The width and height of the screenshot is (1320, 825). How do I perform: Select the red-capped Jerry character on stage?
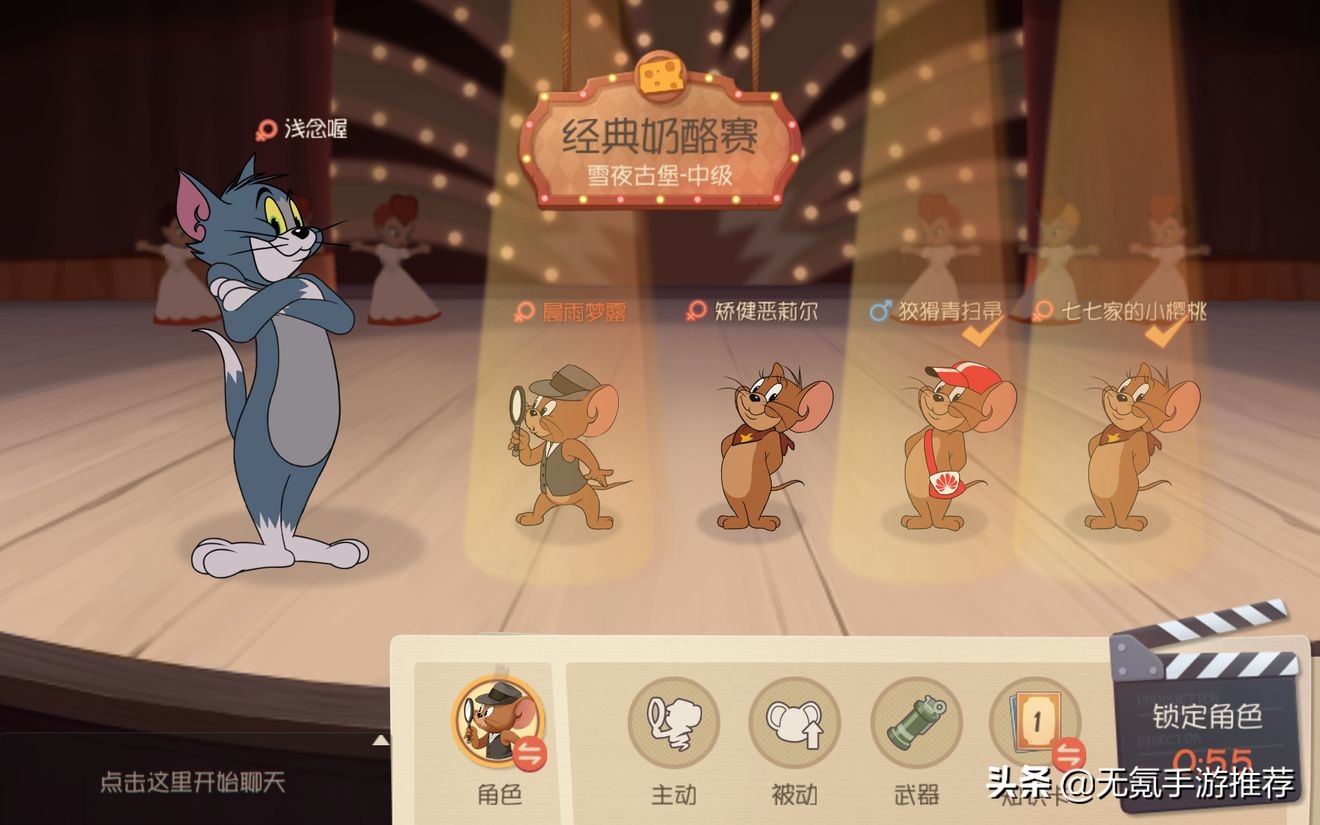(942, 450)
